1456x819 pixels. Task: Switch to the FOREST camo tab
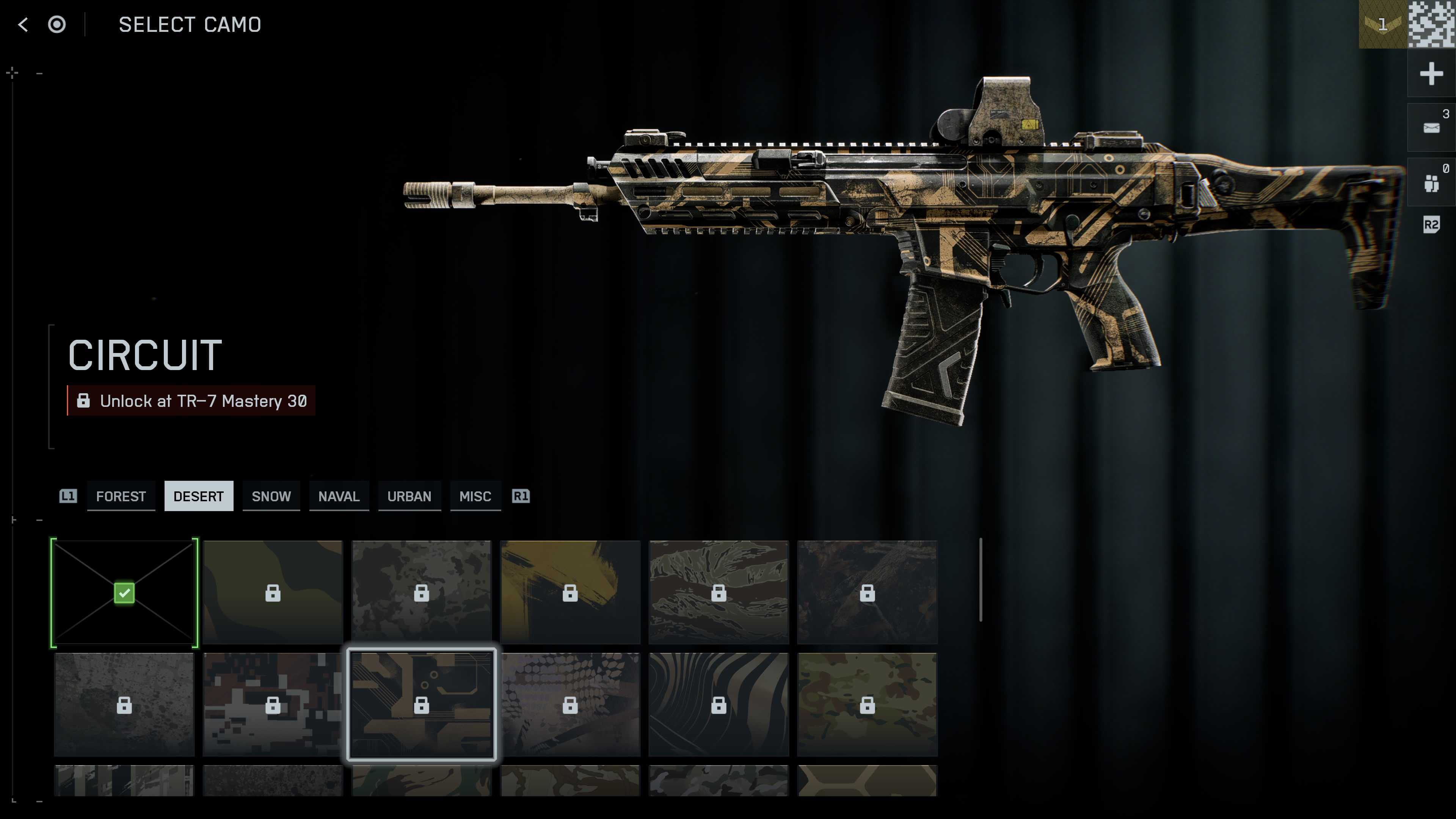121,496
